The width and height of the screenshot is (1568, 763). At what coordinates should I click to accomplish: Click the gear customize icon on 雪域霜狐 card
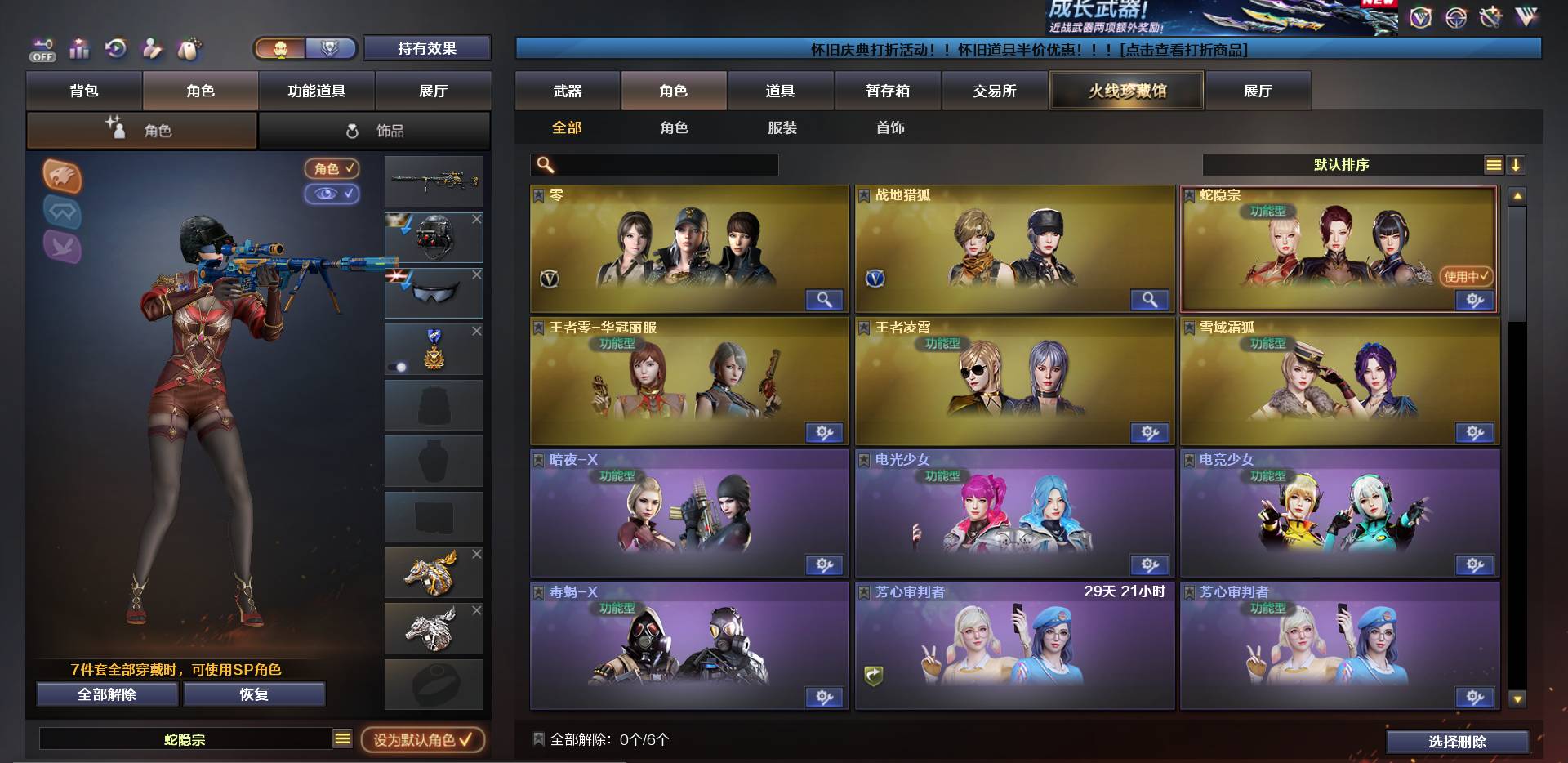click(1474, 432)
